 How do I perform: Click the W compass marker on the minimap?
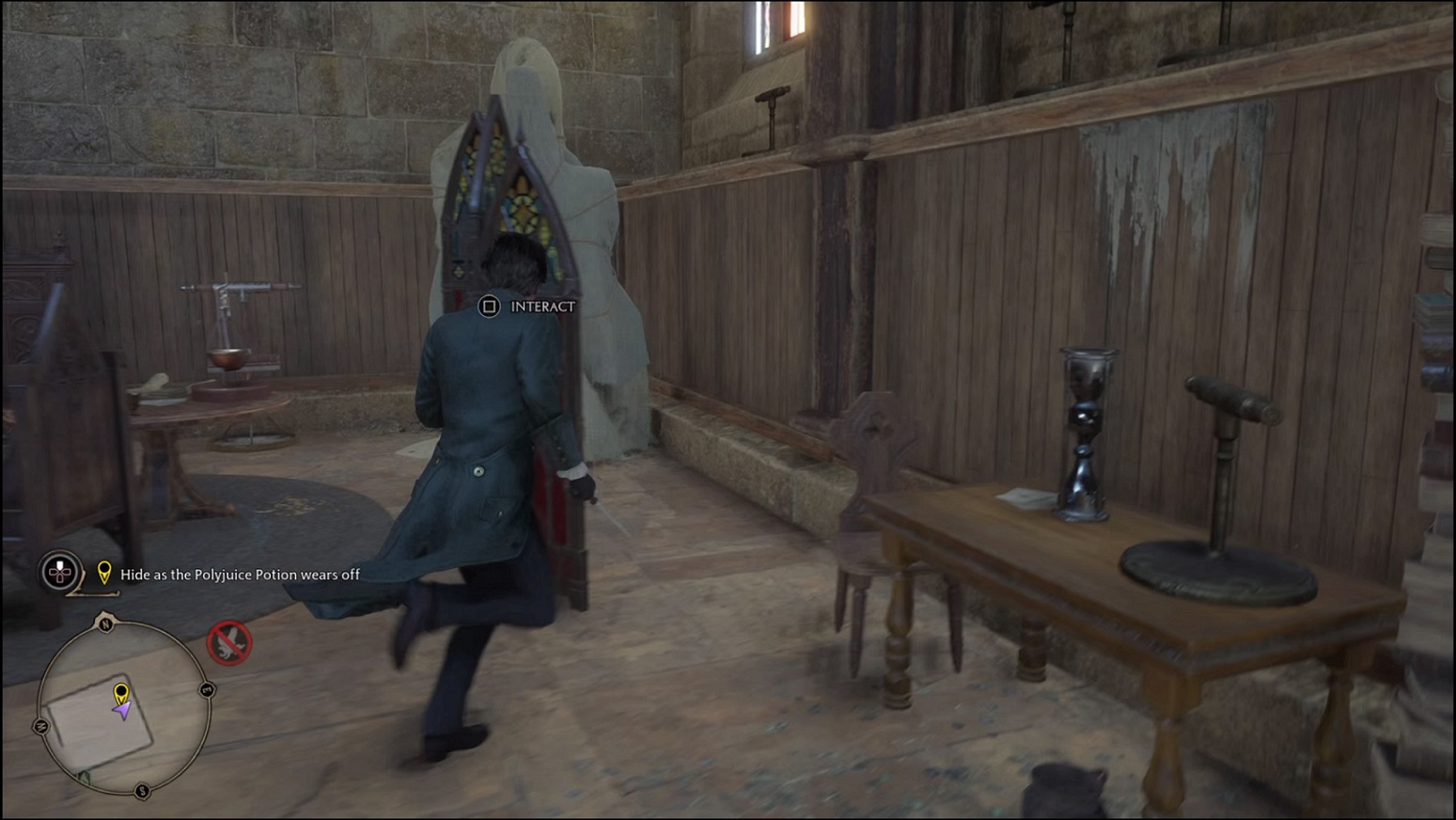[x=40, y=725]
